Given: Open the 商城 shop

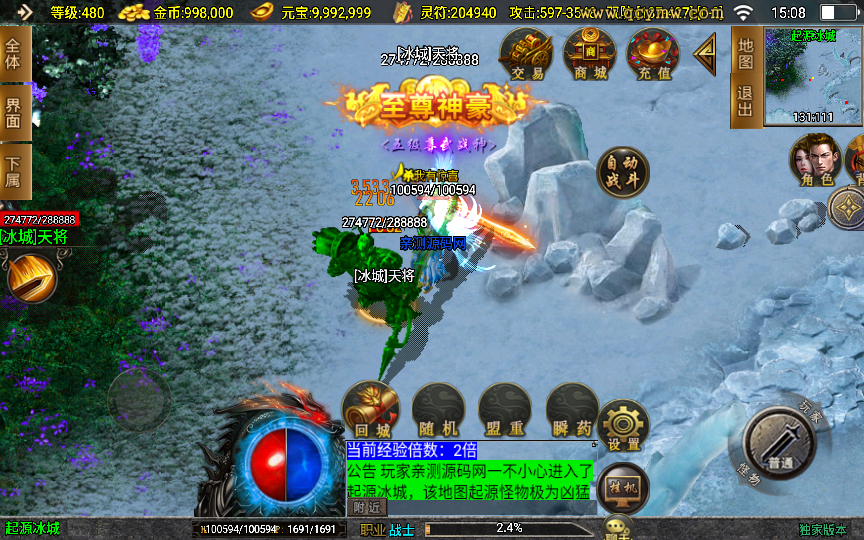Looking at the screenshot, I should pos(589,54).
